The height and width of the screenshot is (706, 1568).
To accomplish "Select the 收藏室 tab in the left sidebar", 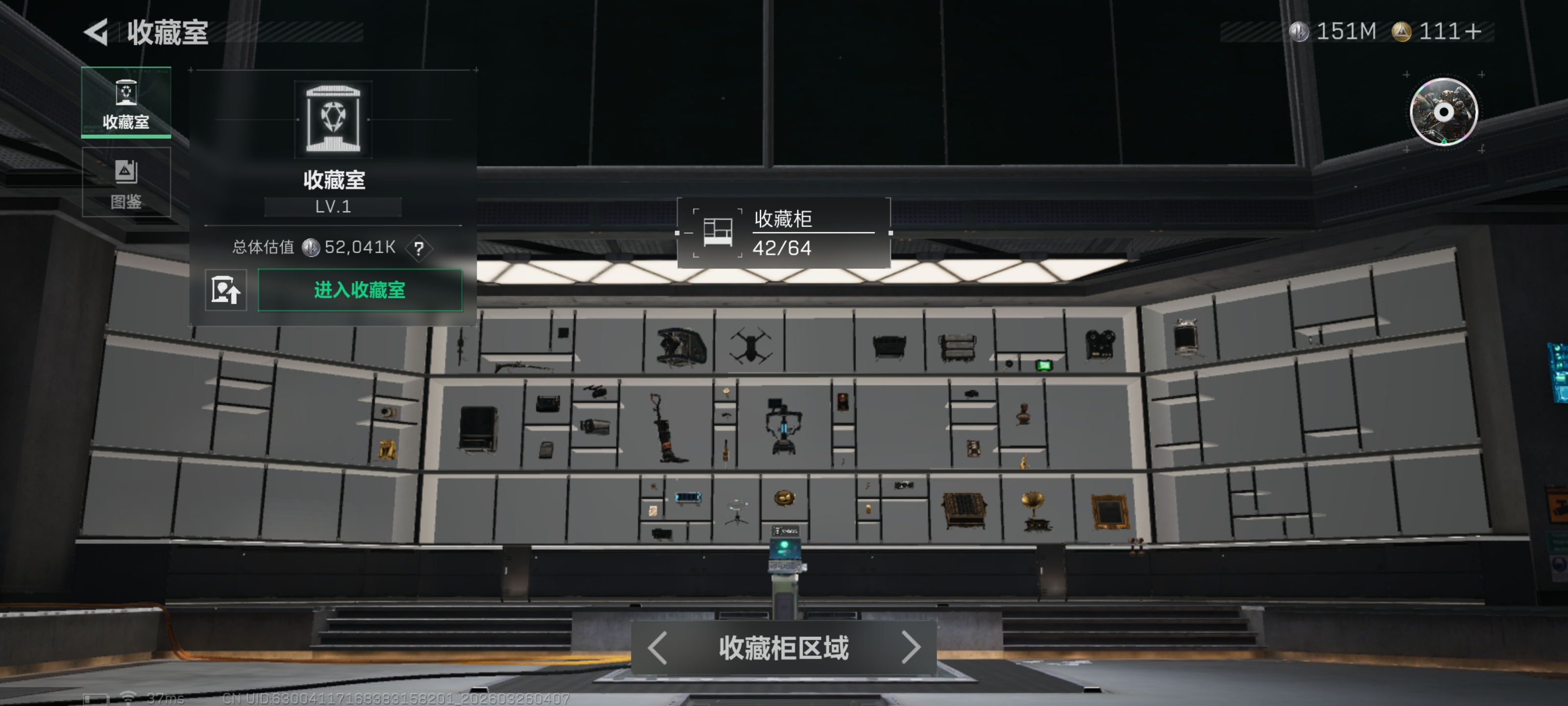I will (x=125, y=103).
